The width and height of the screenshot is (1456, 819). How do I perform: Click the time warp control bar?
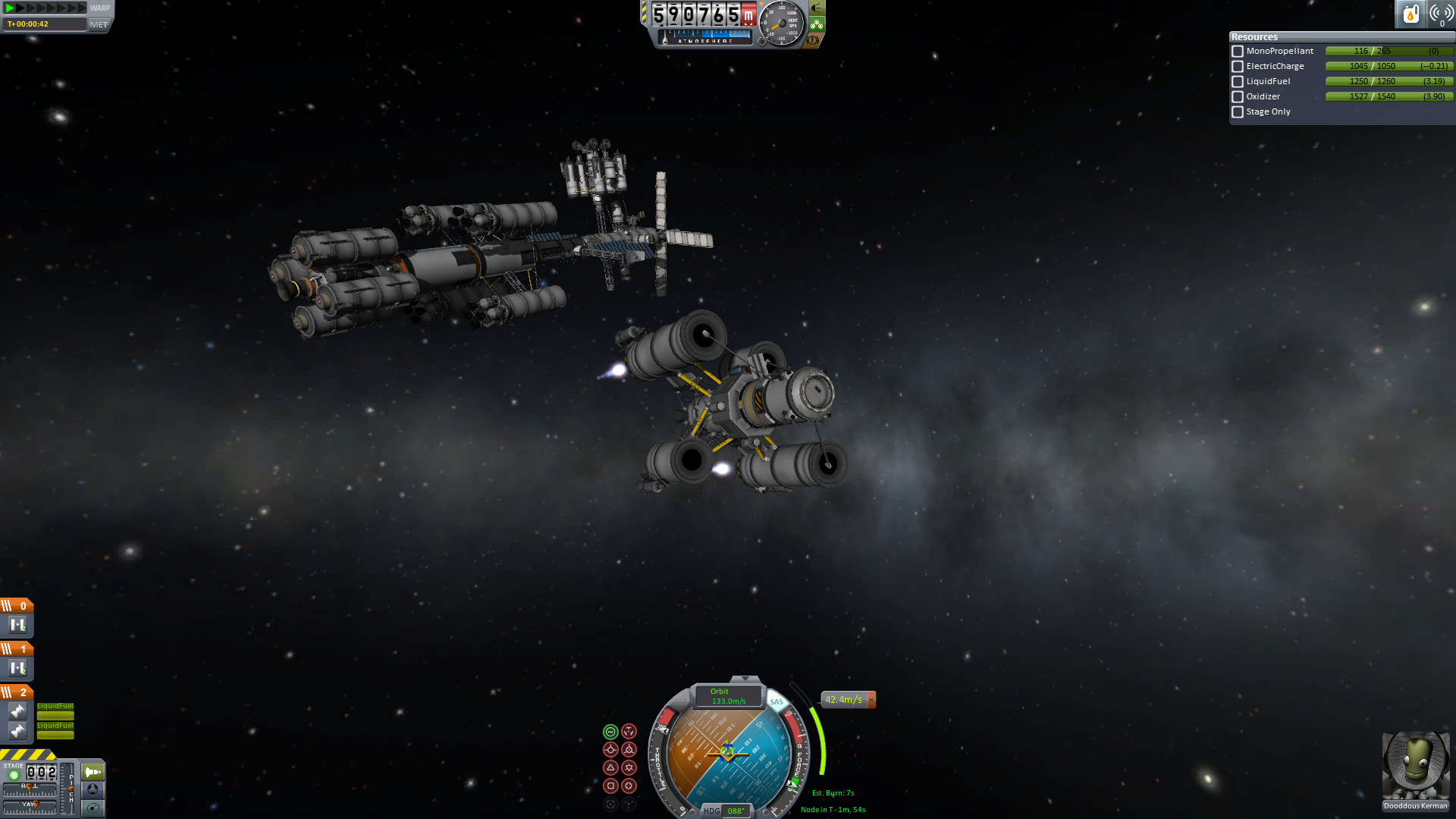point(45,8)
